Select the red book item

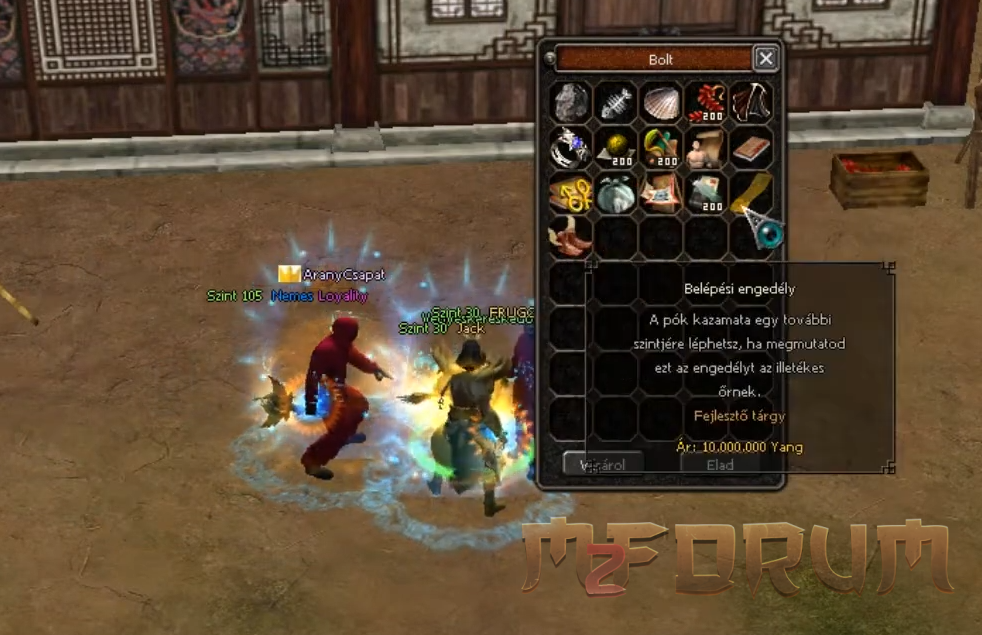(750, 147)
